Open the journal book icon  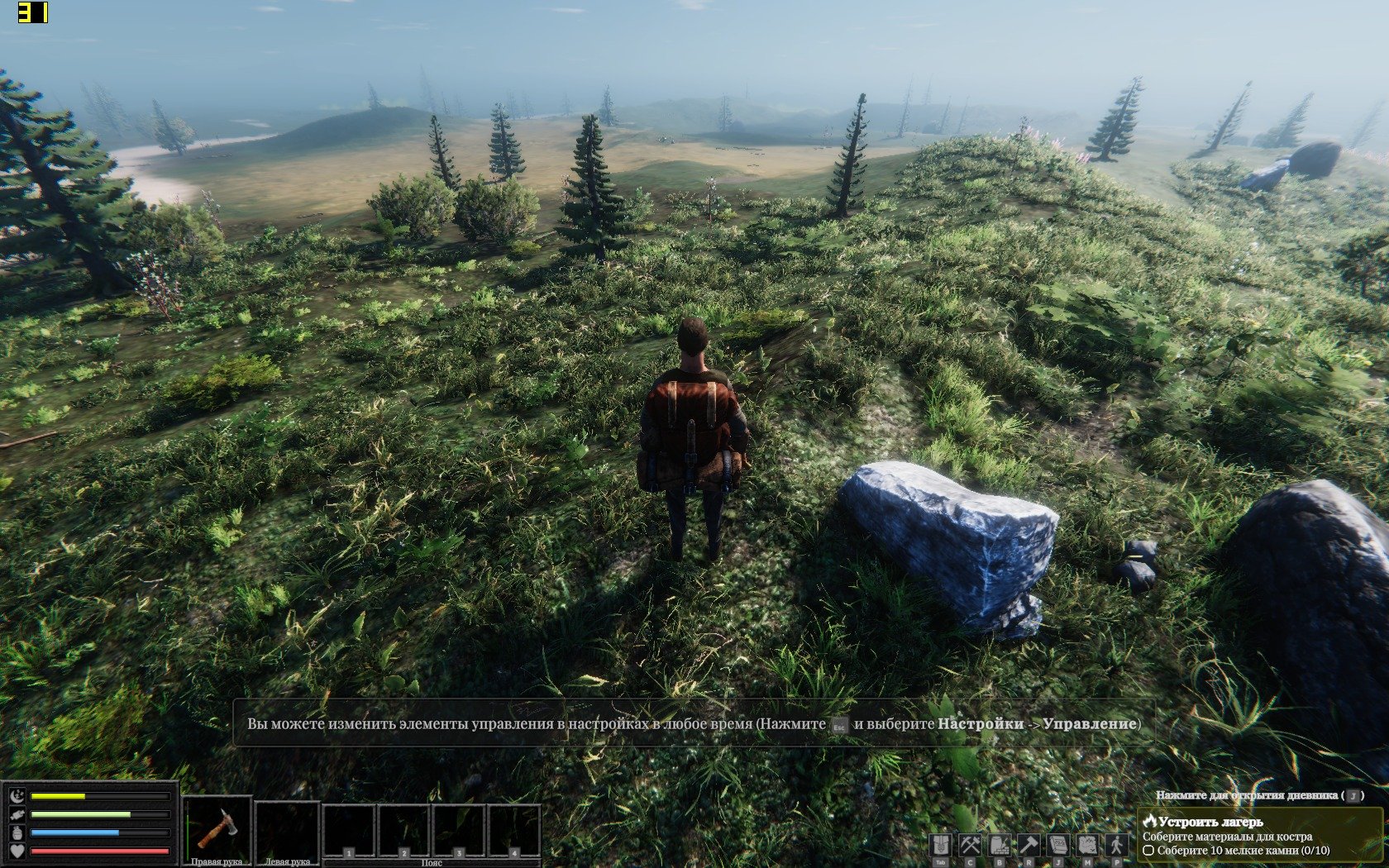(x=1058, y=845)
